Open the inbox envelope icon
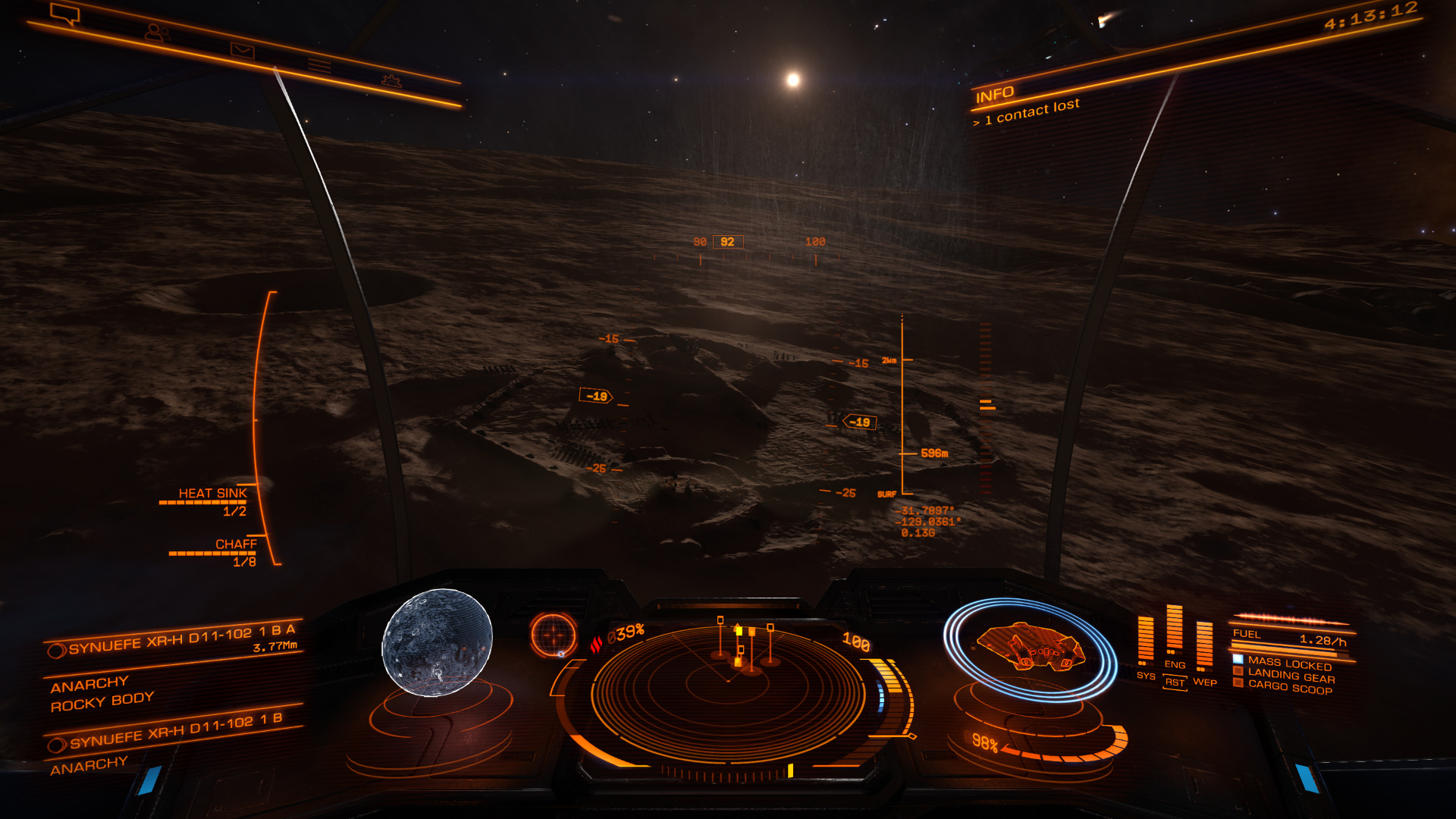The image size is (1456, 819). [x=243, y=51]
